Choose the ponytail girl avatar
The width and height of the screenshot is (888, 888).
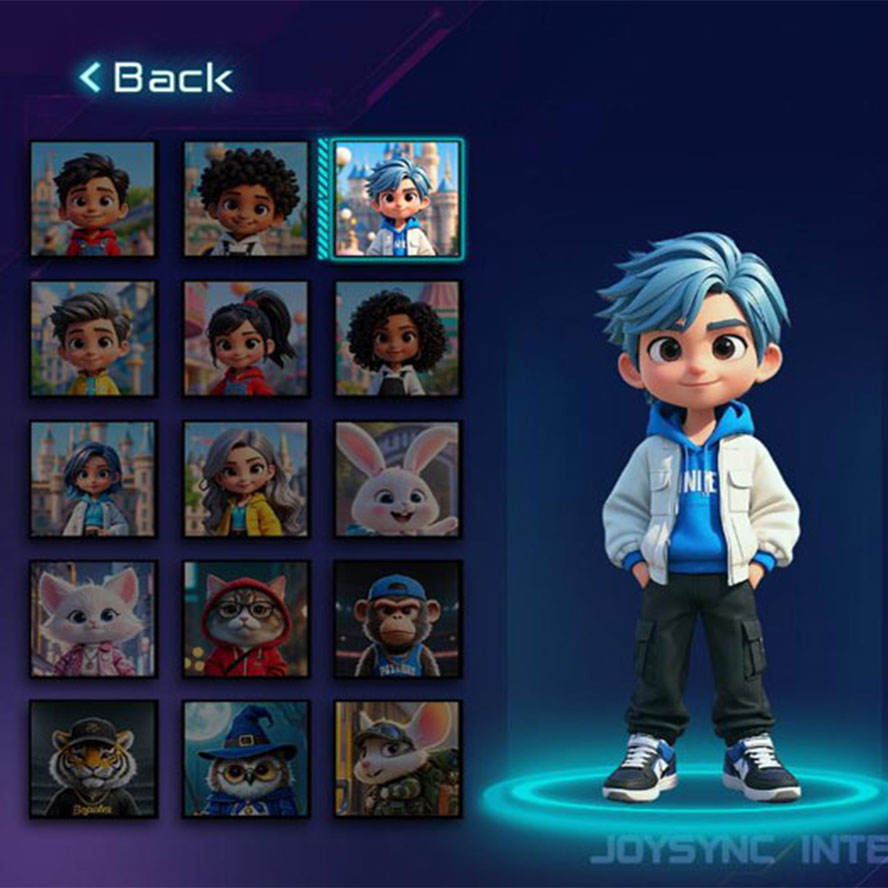point(246,338)
